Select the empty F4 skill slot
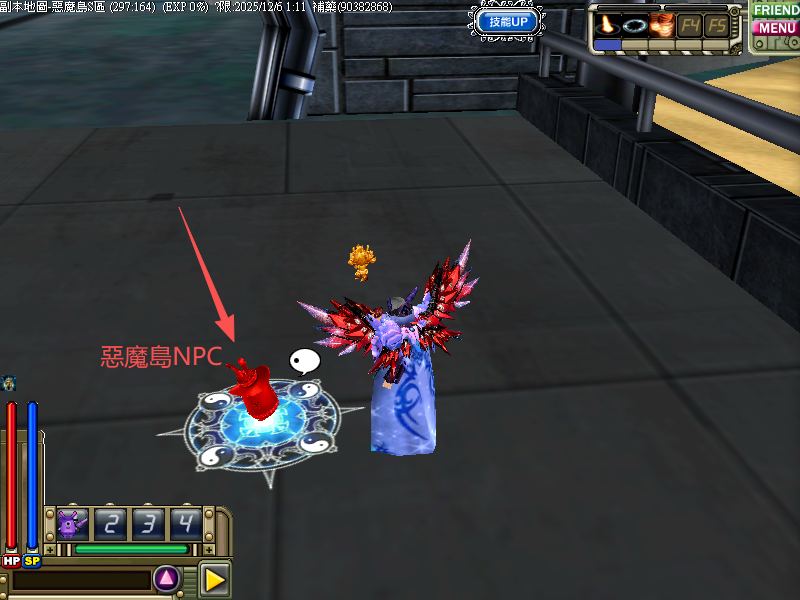The image size is (800, 600). [690, 24]
